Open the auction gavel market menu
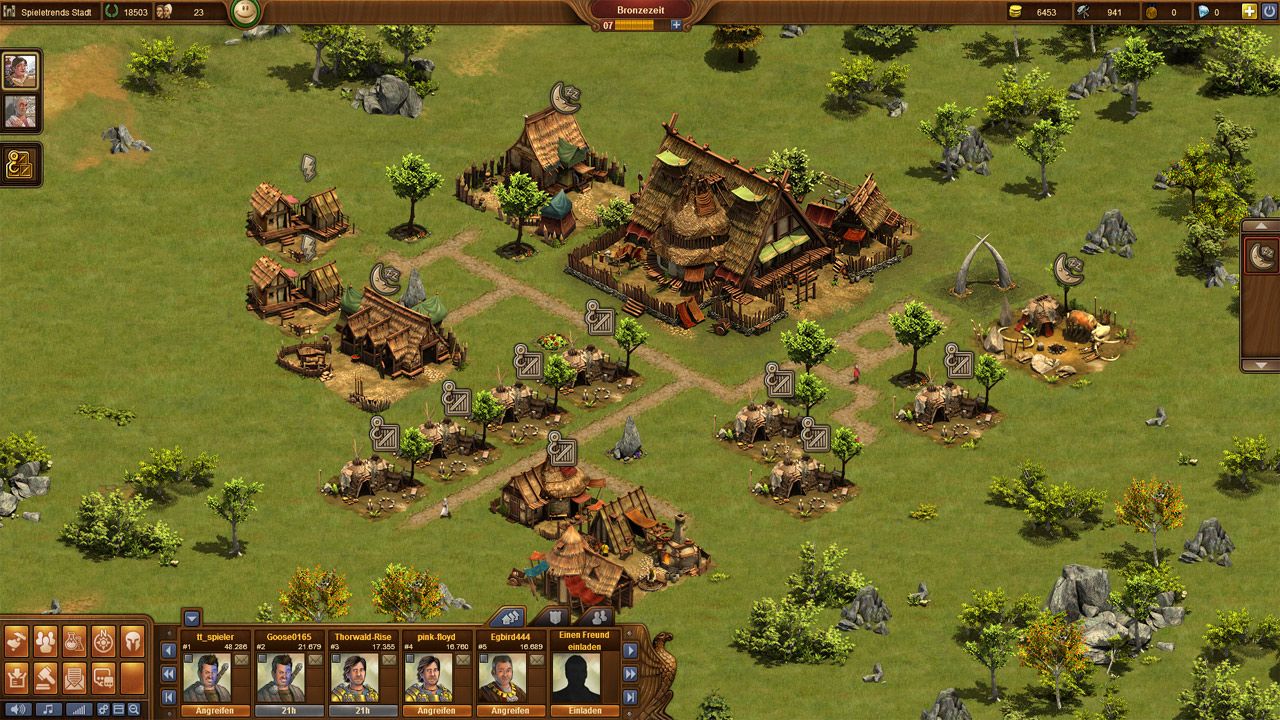 coord(46,678)
